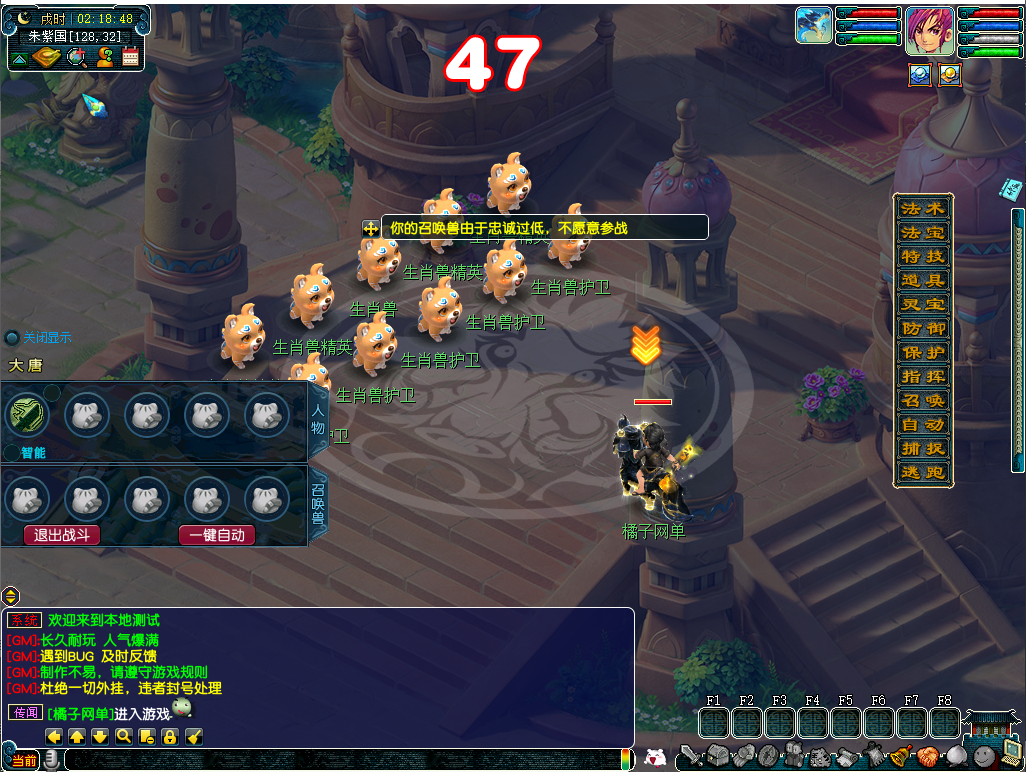This screenshot has height=772, width=1026.
Task: Open the 道具 items command
Action: (x=922, y=281)
